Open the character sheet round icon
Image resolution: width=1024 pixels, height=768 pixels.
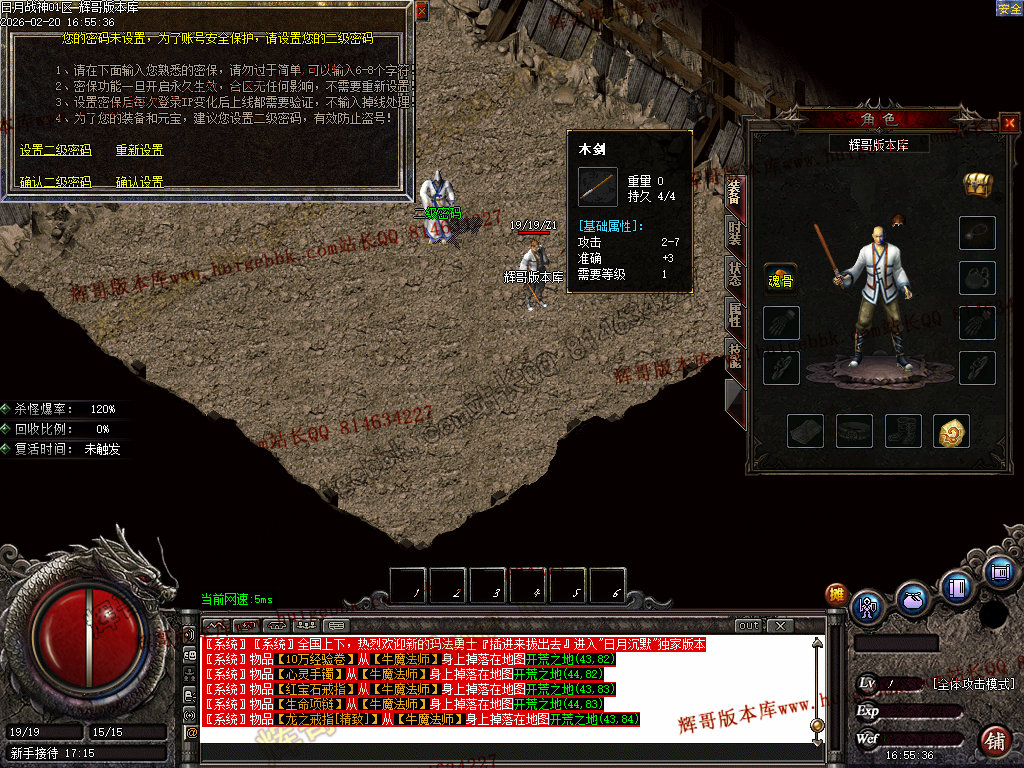pyautogui.click(x=868, y=605)
